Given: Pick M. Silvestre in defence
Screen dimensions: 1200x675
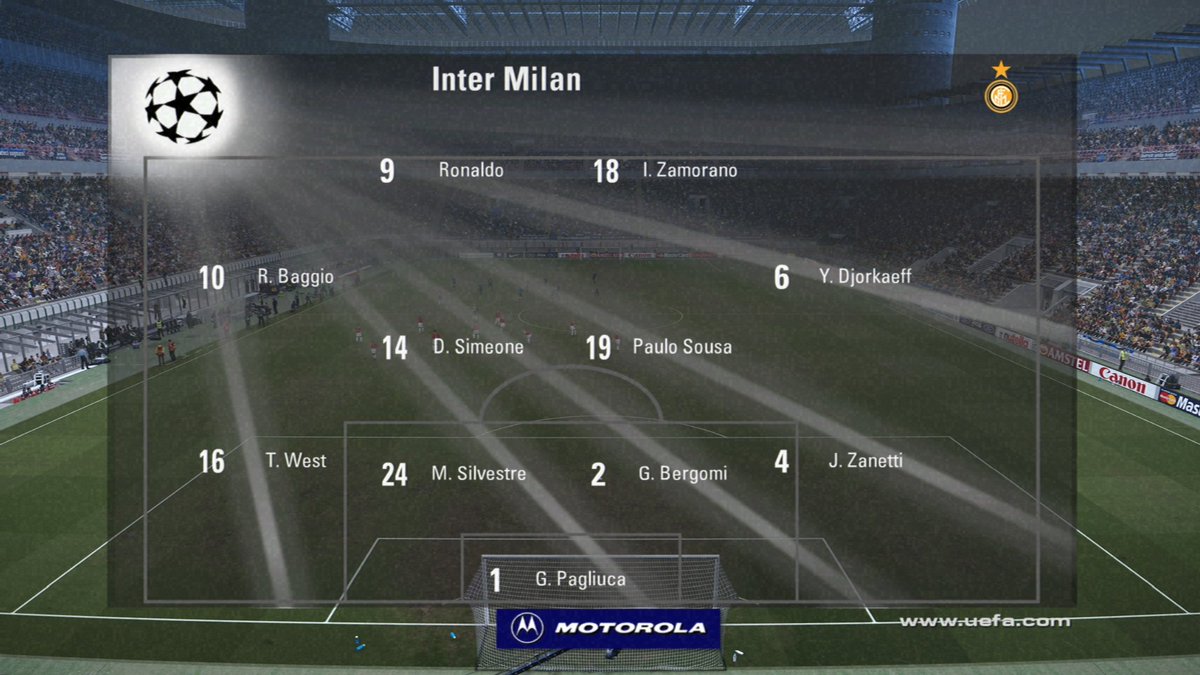Looking at the screenshot, I should tap(478, 474).
